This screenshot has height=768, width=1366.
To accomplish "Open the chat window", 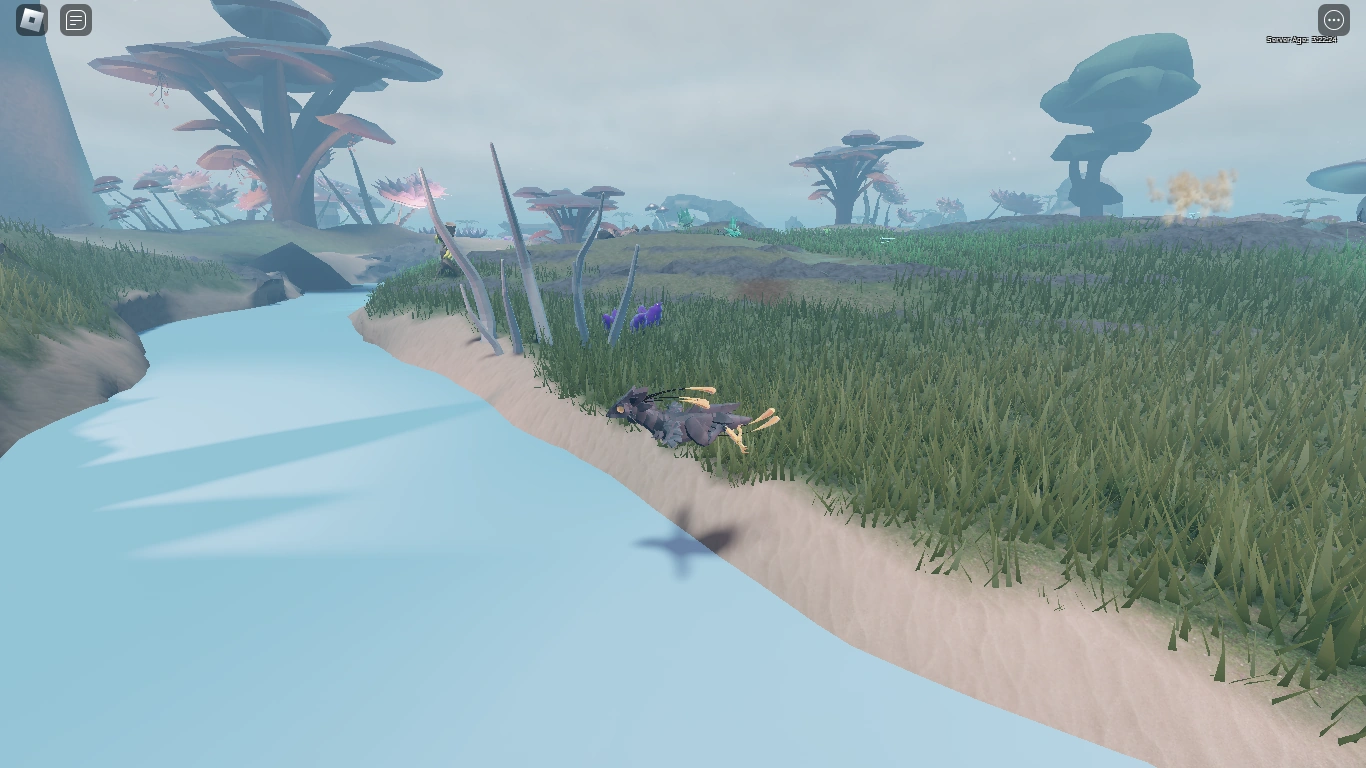I will pos(76,19).
